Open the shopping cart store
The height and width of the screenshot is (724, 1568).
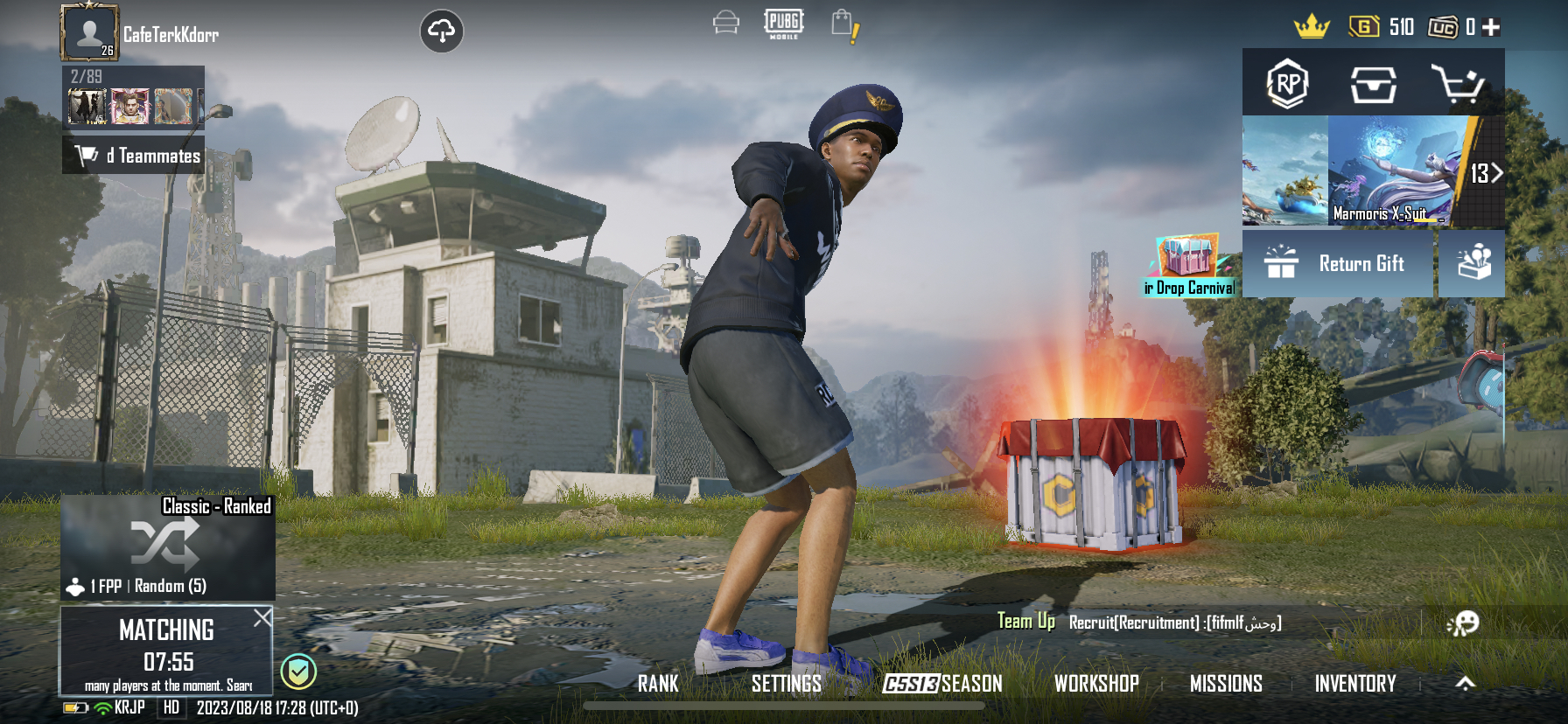pos(1457,84)
